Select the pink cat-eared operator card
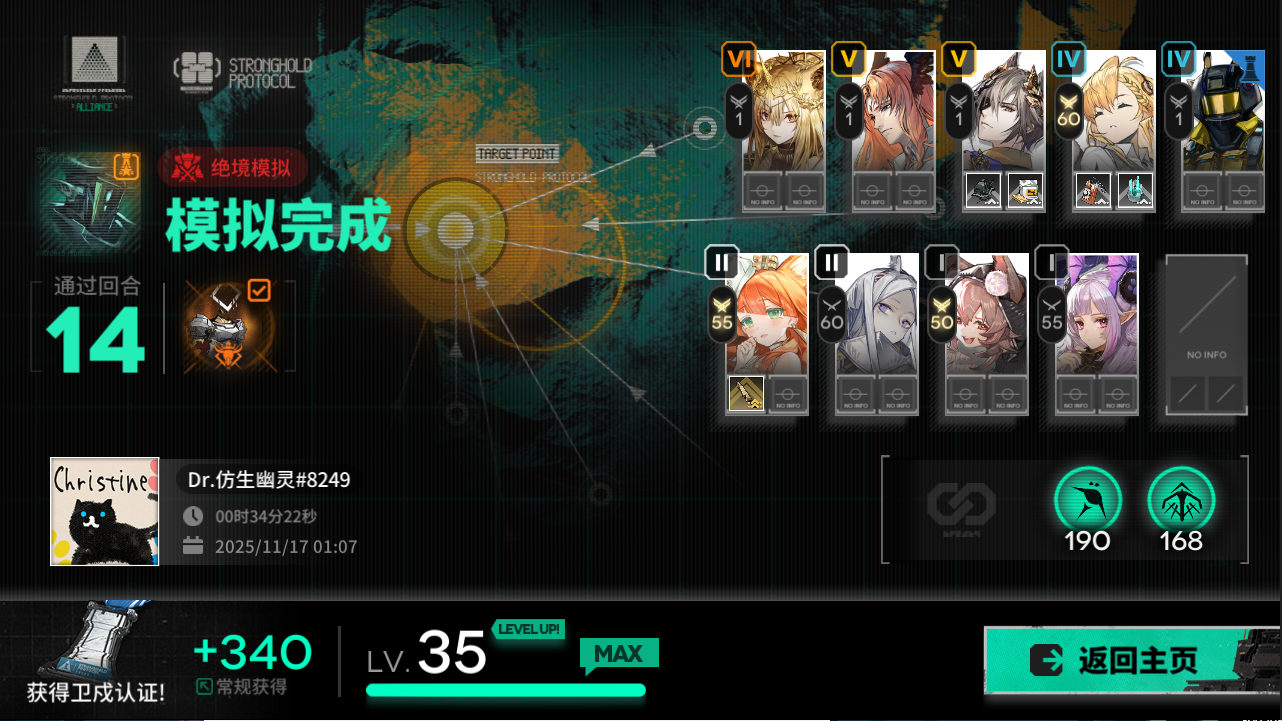1282x721 pixels. click(x=987, y=315)
